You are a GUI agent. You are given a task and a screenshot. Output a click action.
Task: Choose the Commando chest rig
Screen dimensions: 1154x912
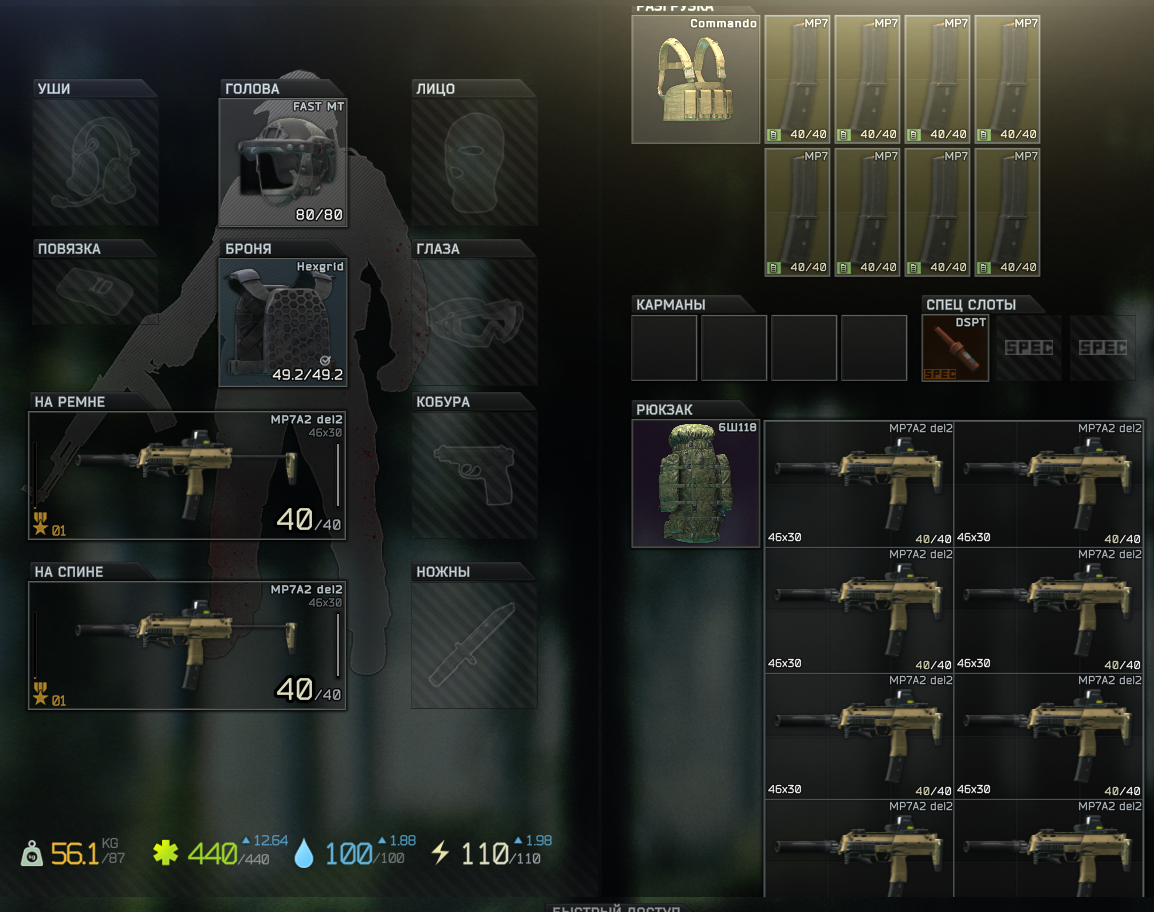[x=695, y=79]
